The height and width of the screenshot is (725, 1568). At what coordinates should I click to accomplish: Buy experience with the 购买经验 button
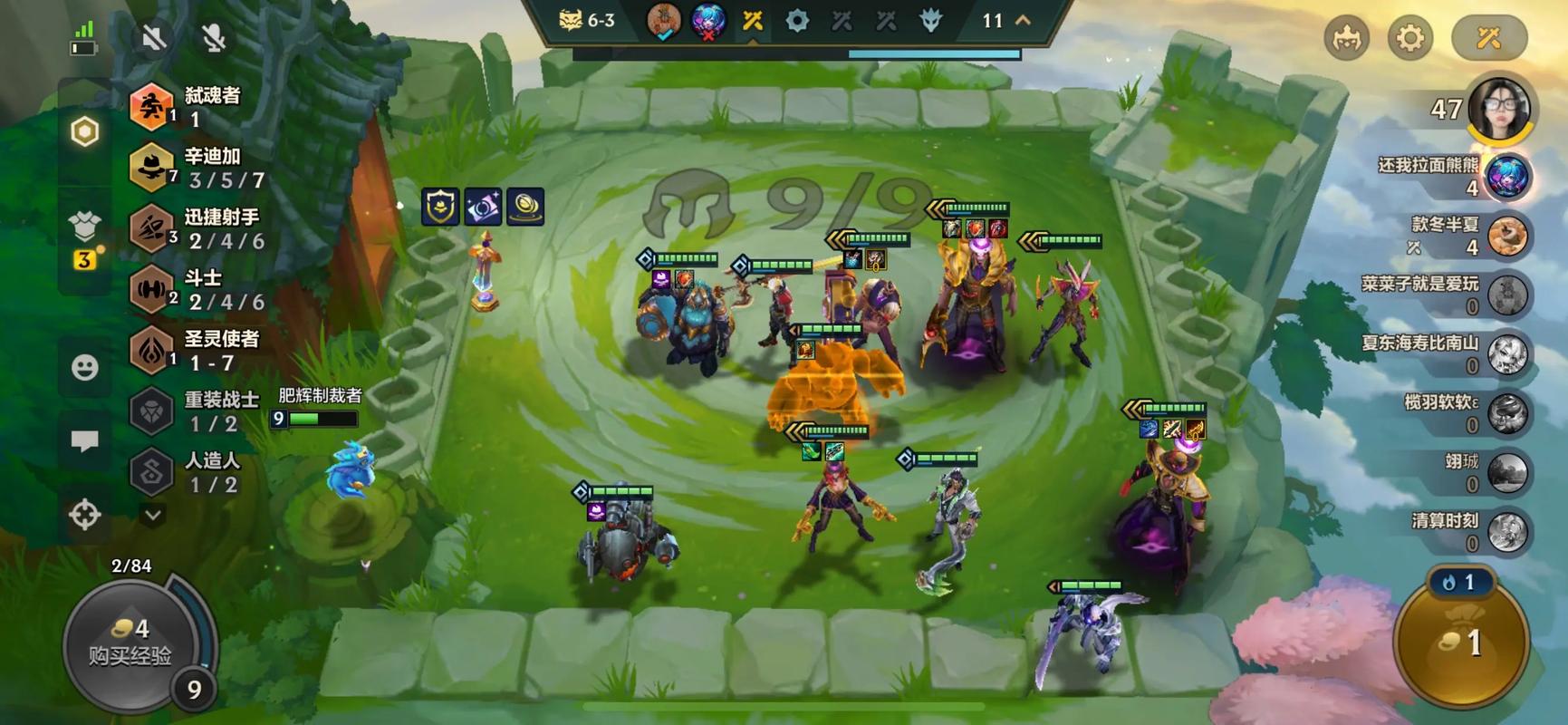(130, 643)
